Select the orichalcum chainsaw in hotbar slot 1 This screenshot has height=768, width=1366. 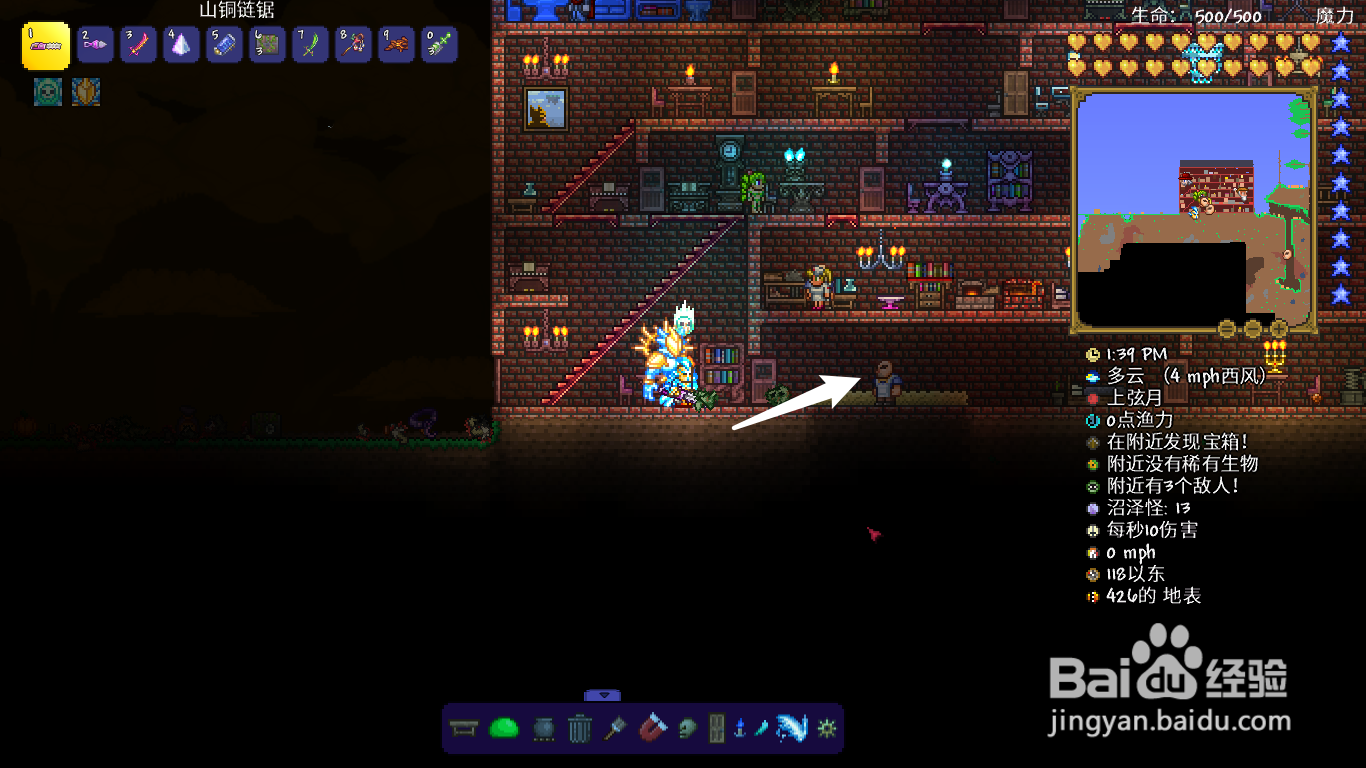pyautogui.click(x=46, y=46)
